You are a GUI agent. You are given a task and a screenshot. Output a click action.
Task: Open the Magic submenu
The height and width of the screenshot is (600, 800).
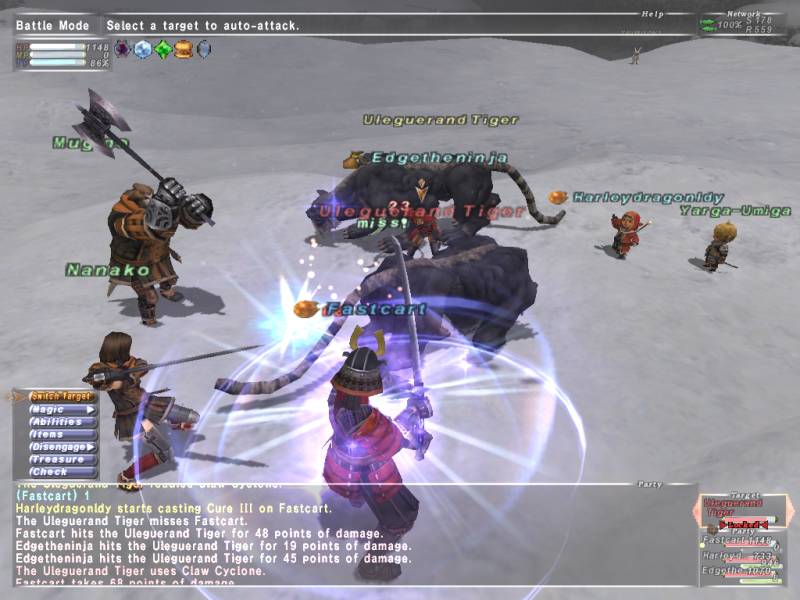[60, 409]
